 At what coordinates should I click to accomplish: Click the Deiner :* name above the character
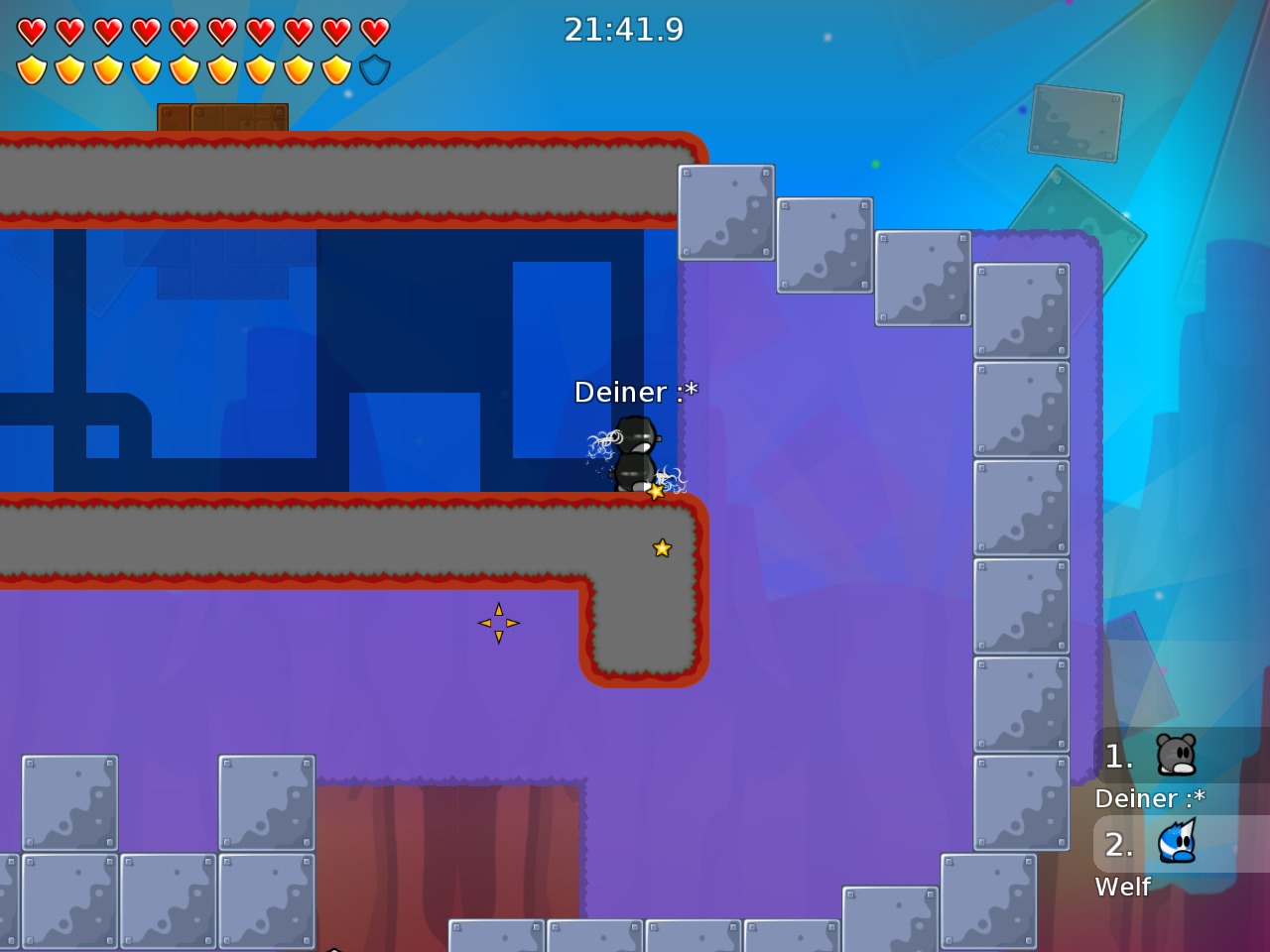point(636,392)
